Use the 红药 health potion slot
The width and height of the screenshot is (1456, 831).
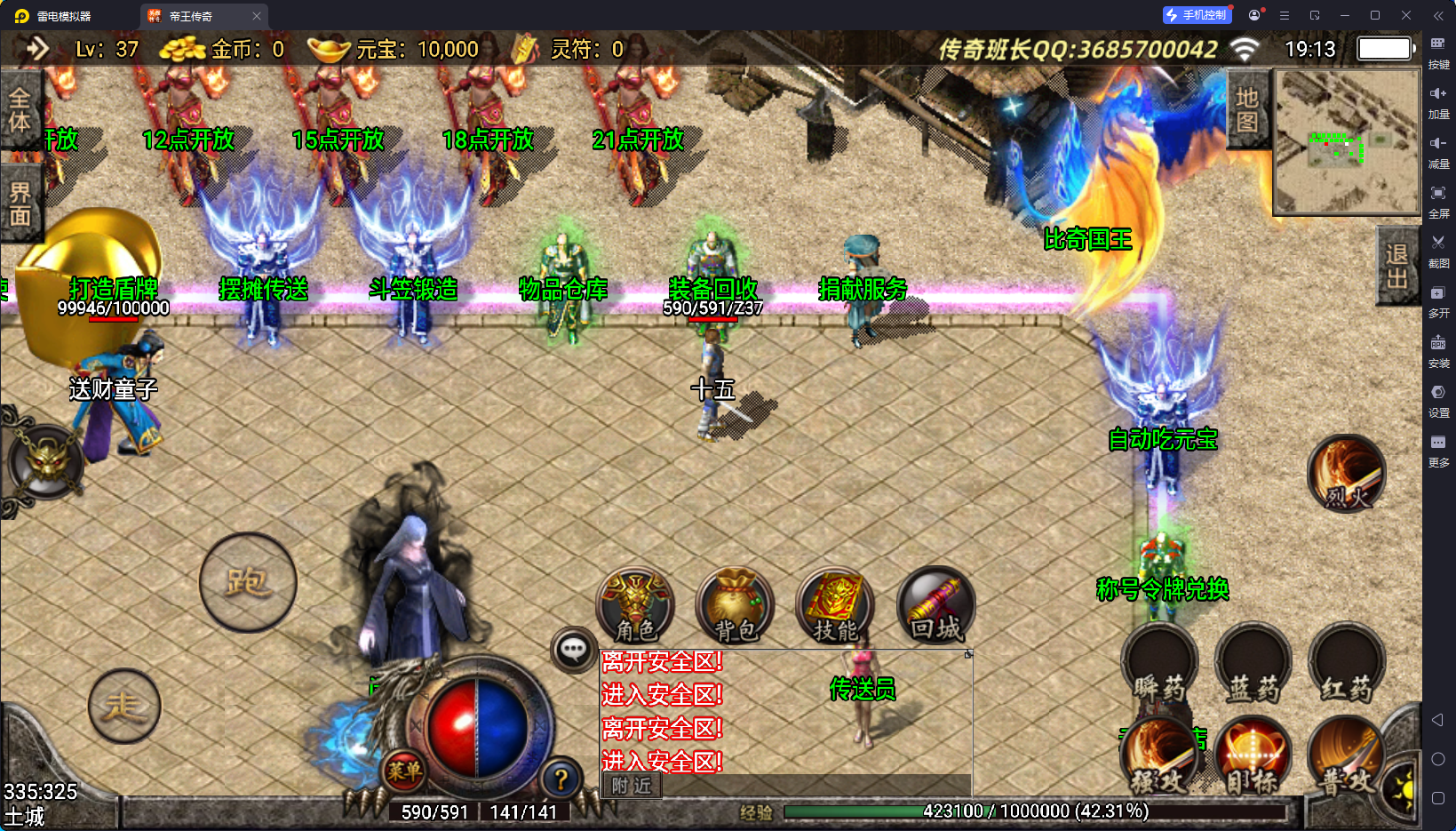coord(1347,662)
